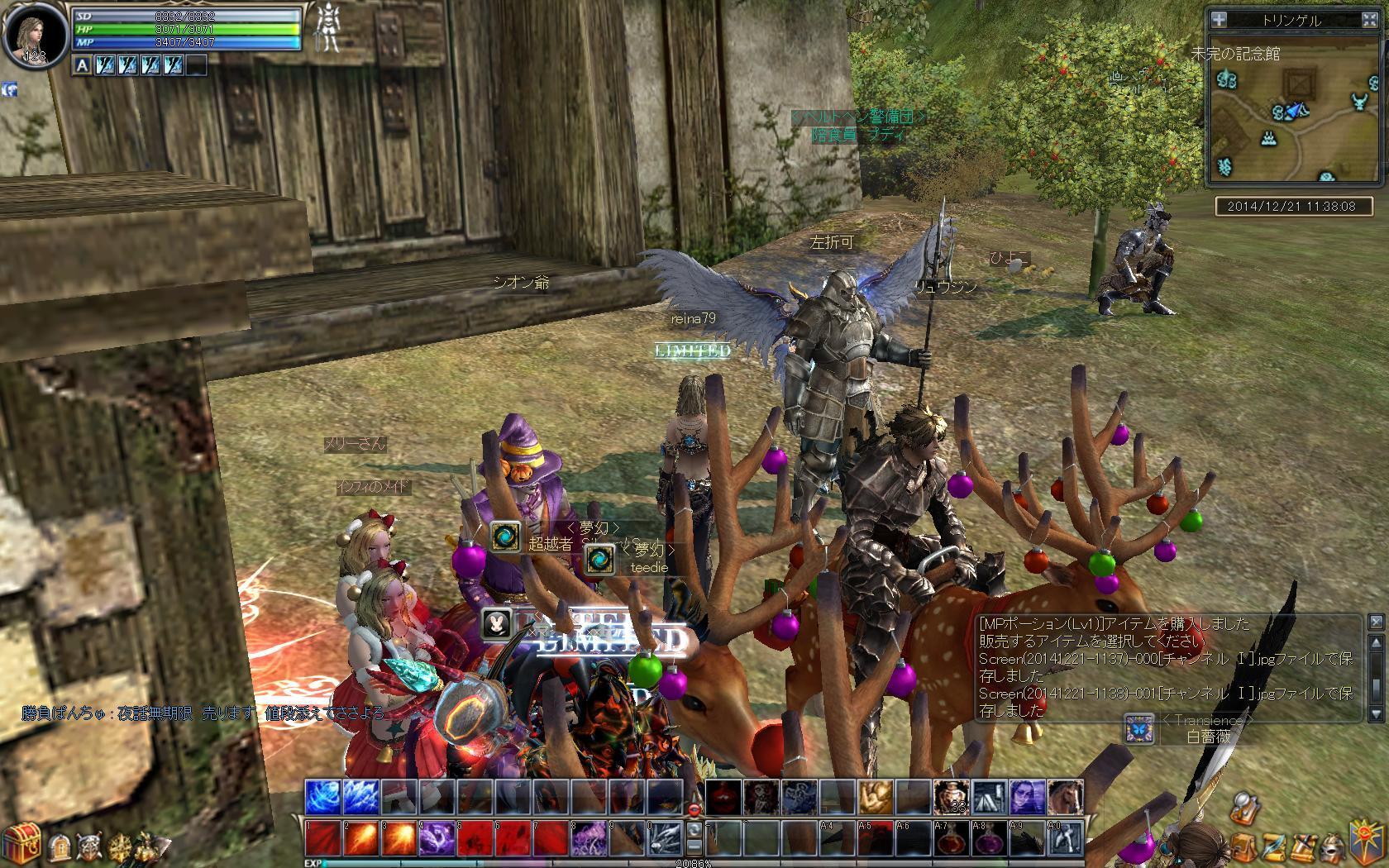The width and height of the screenshot is (1389, 868).
Task: Activate the horse mount hotbar icon
Action: click(x=1066, y=797)
